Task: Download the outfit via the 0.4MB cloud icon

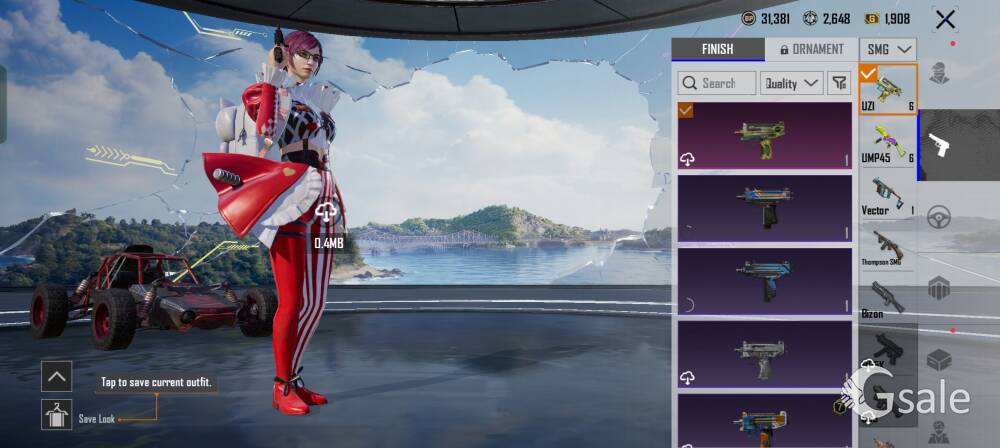Action: [x=327, y=212]
